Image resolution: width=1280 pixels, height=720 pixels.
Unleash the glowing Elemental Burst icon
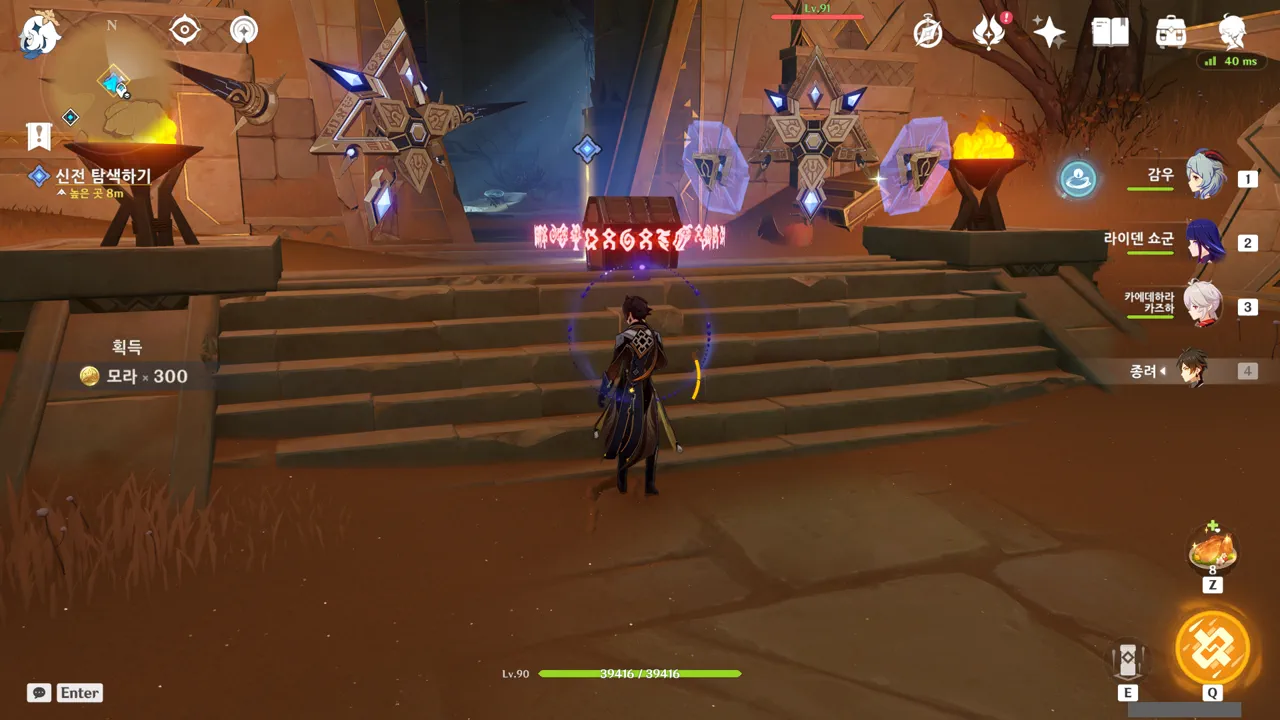coord(1212,647)
